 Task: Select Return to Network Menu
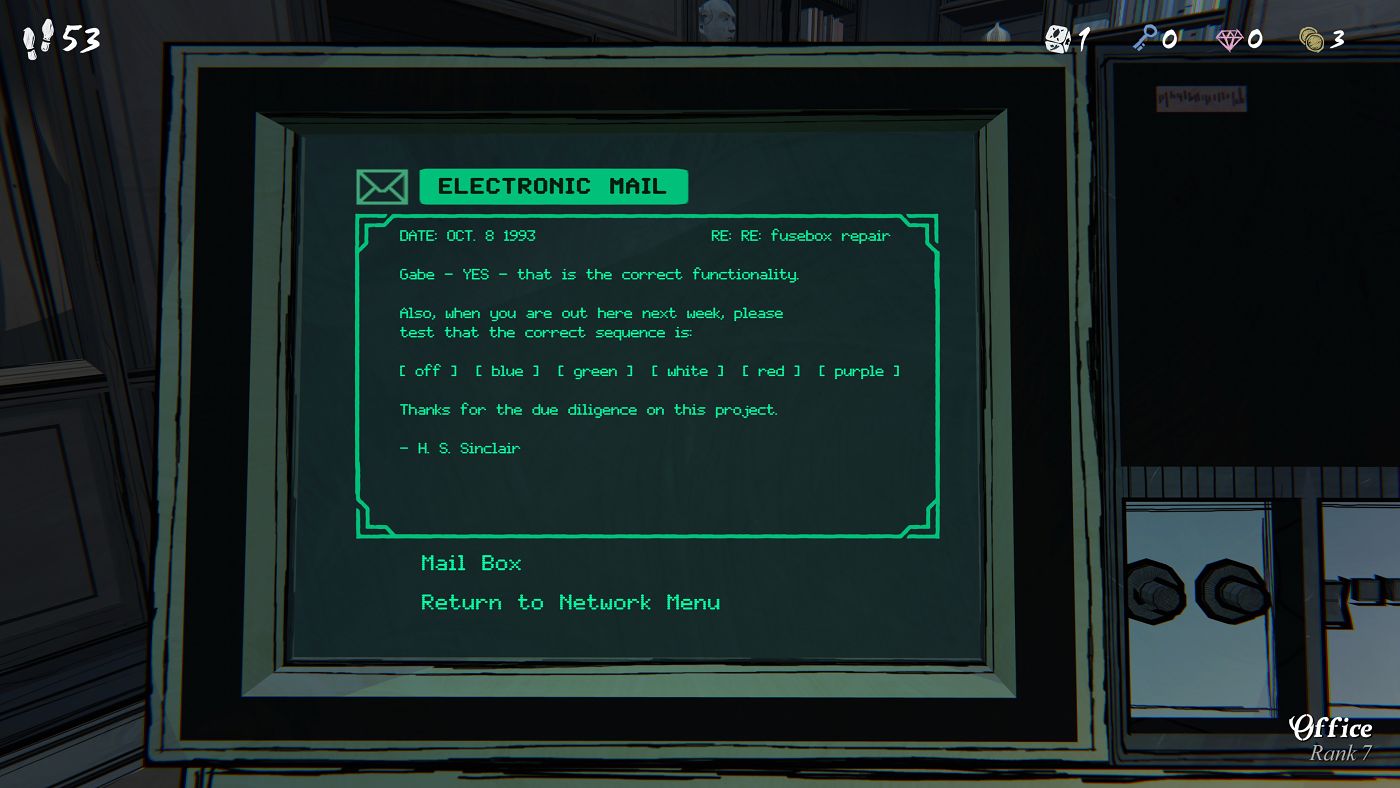click(x=570, y=602)
